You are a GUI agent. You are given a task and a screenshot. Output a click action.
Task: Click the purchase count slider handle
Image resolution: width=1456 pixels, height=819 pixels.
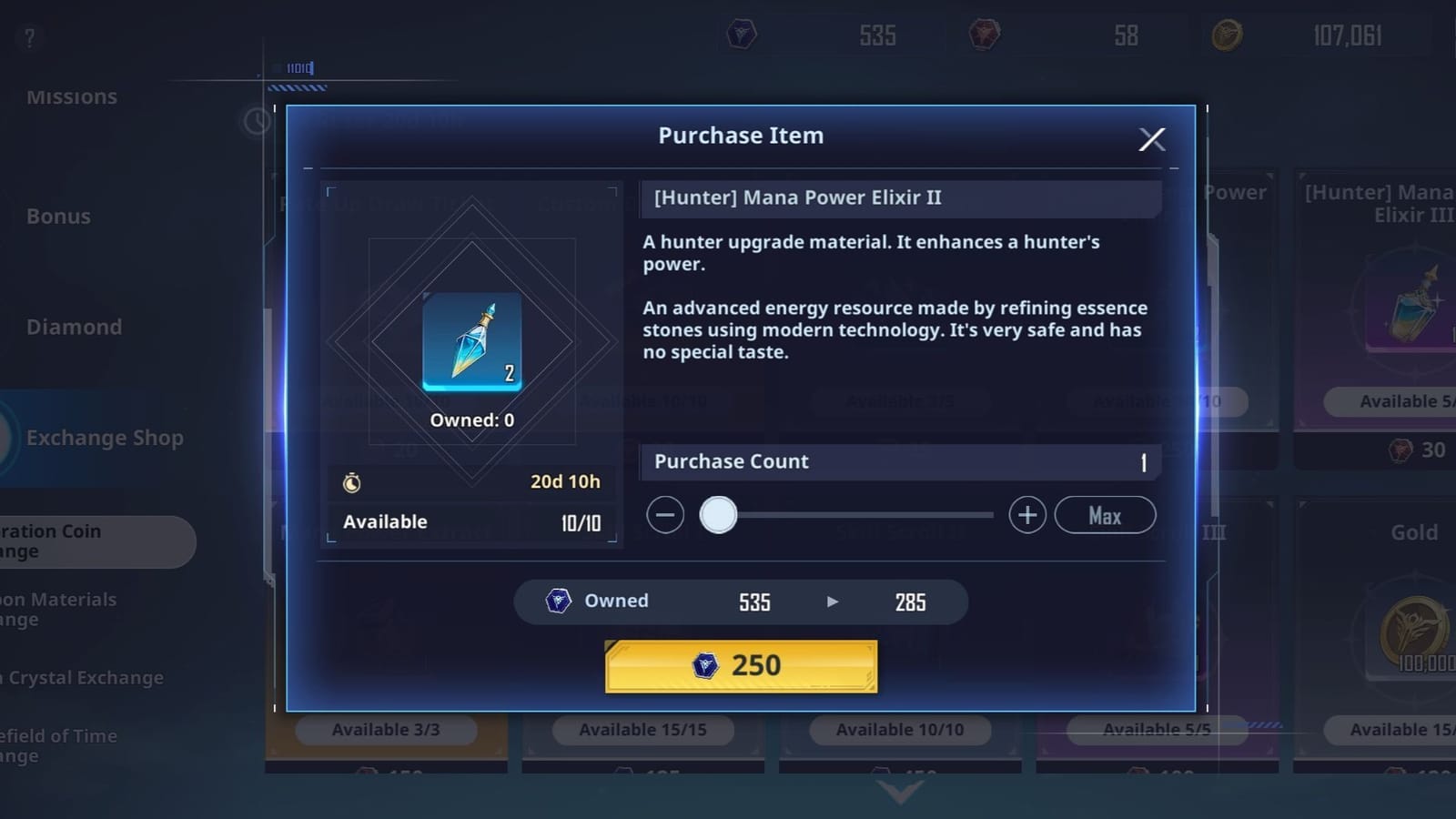click(719, 515)
